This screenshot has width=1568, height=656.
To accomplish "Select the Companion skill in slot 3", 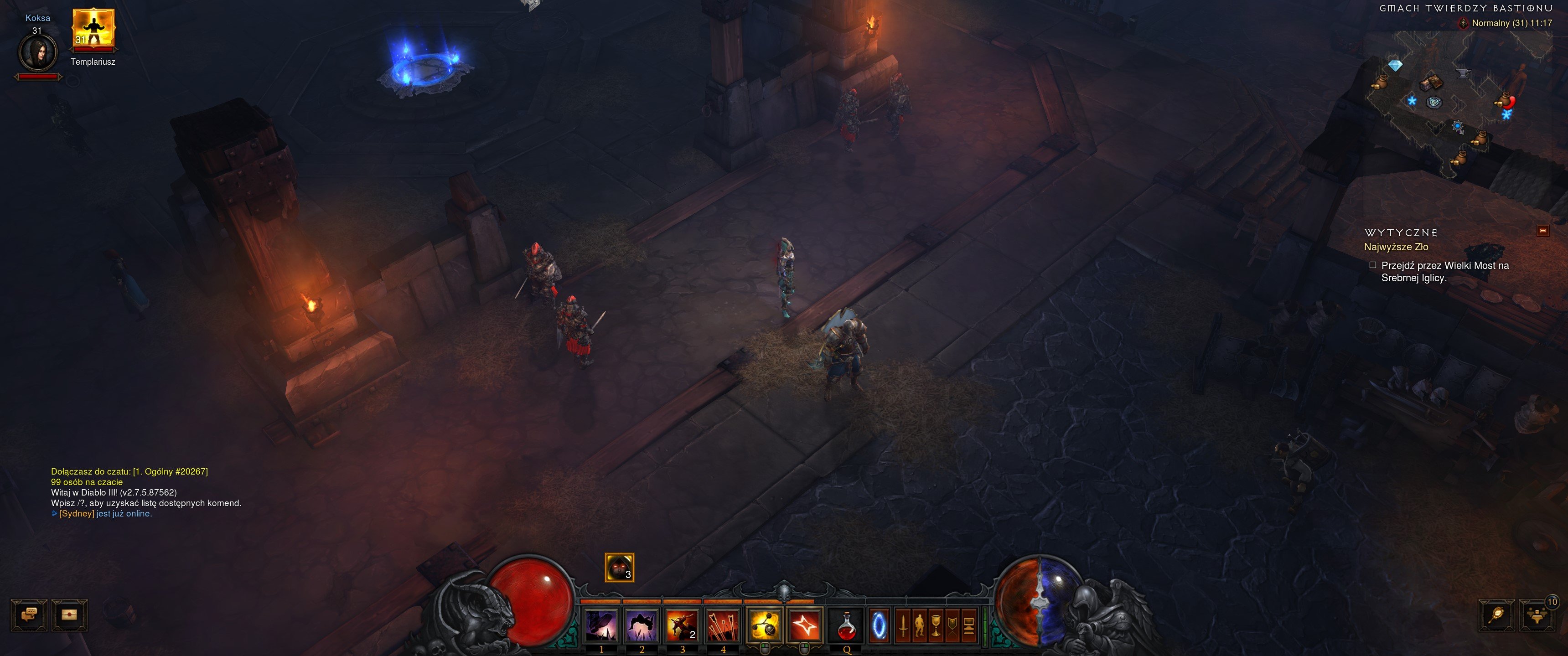I will [682, 625].
